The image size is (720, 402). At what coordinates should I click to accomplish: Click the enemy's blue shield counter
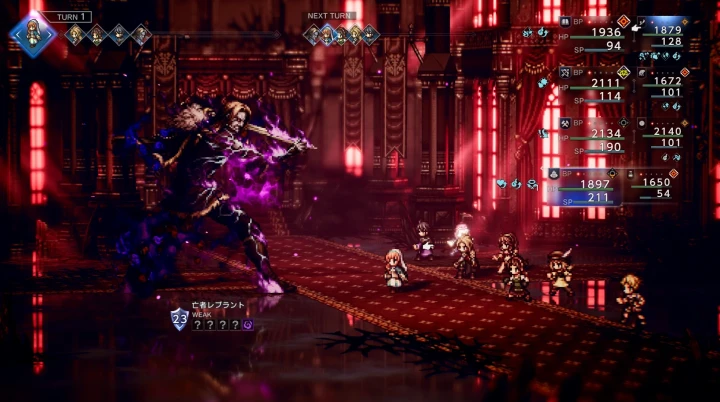pyautogui.click(x=179, y=320)
